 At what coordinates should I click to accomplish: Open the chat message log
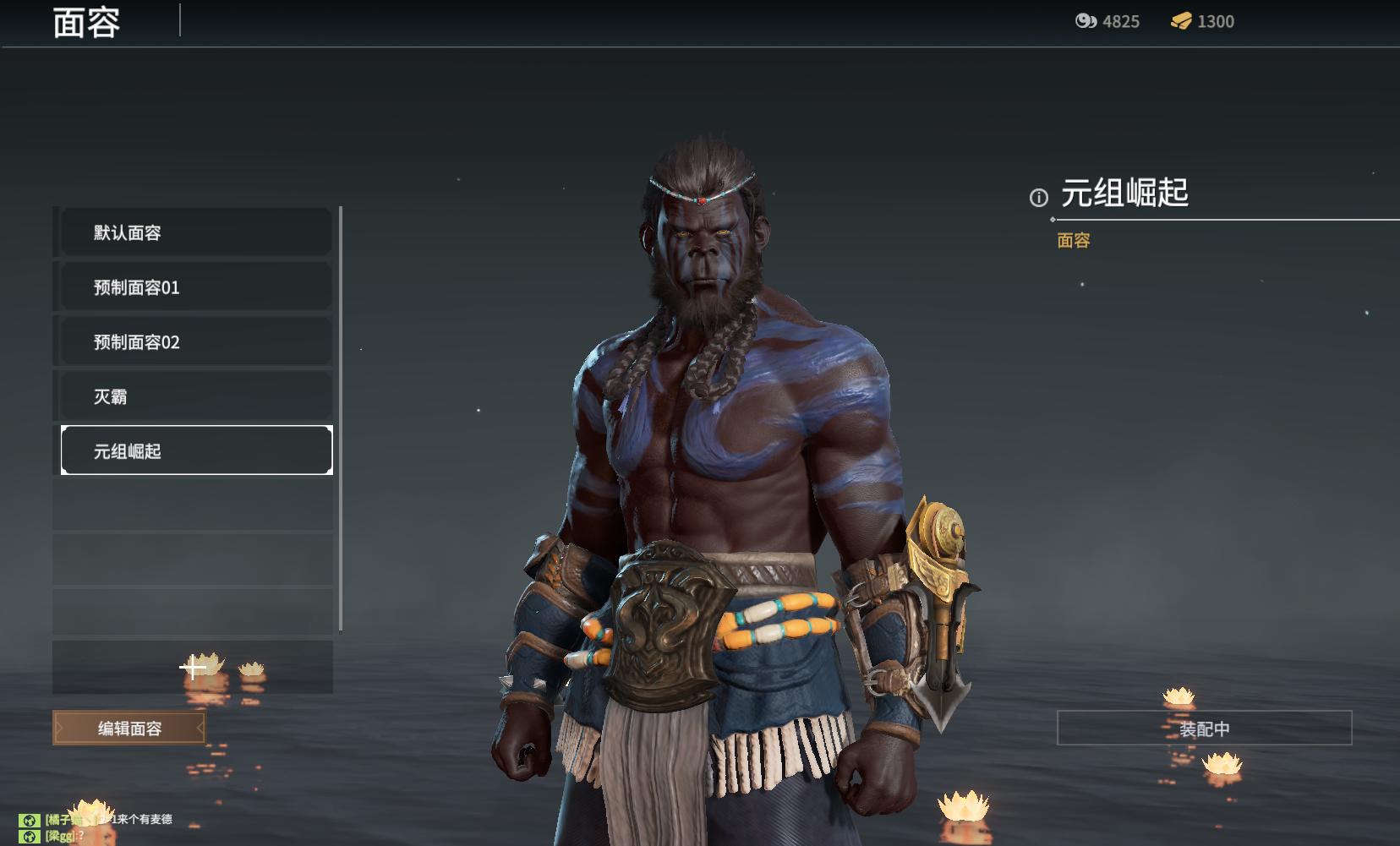(x=101, y=827)
